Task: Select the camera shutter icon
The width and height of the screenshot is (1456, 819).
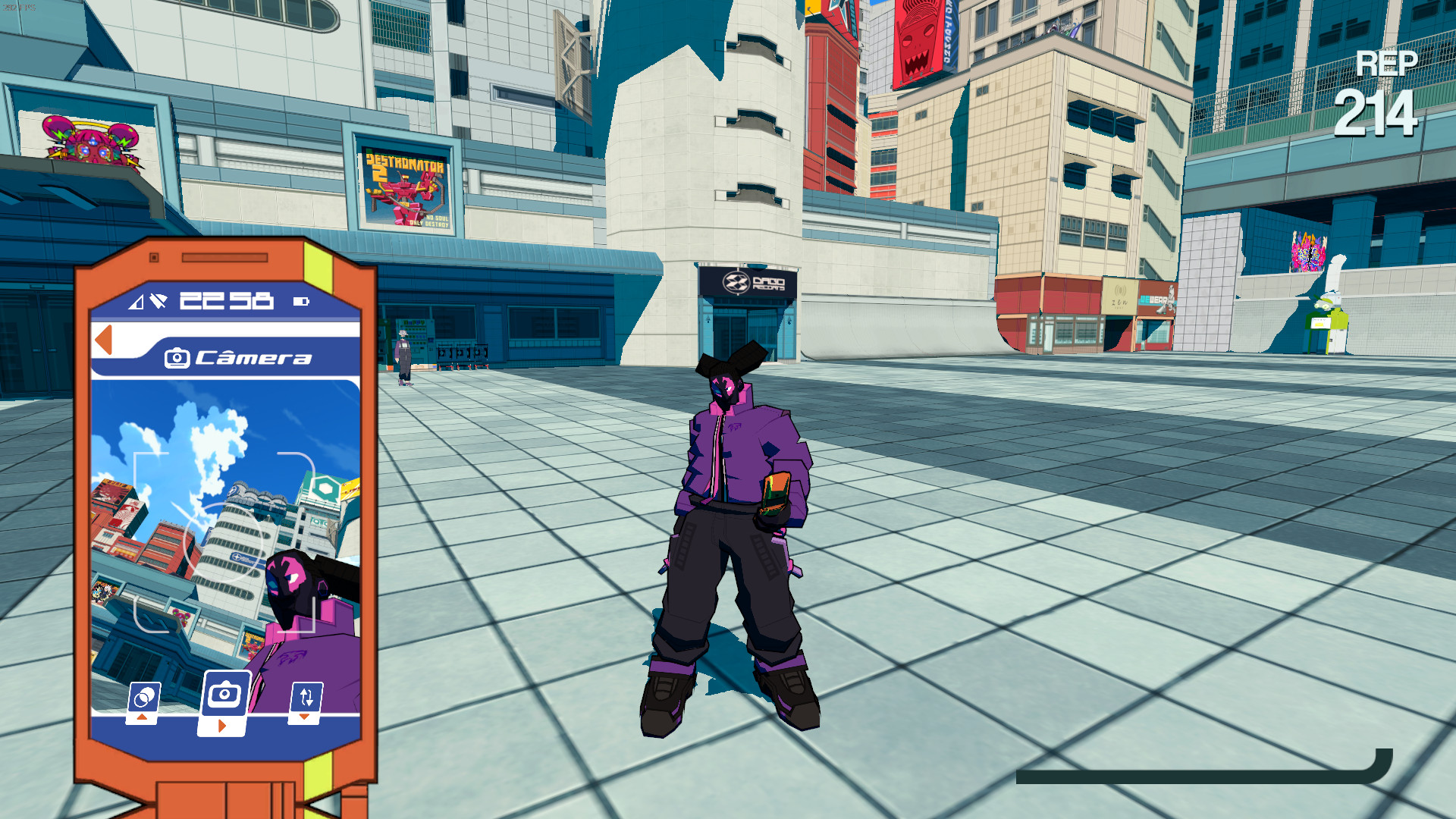Action: point(224,691)
